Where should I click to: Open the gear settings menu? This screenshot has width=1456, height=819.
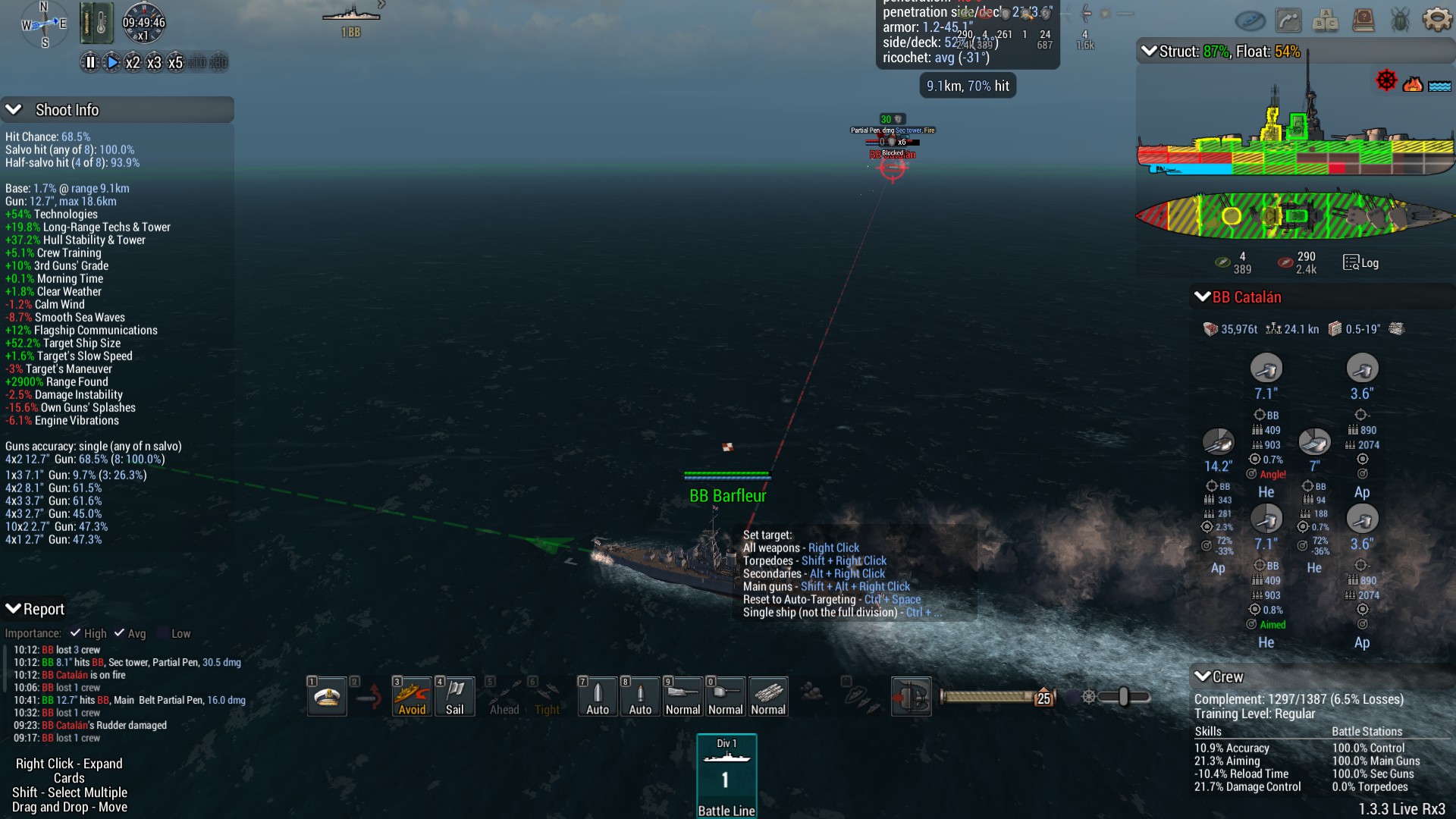(1436, 20)
